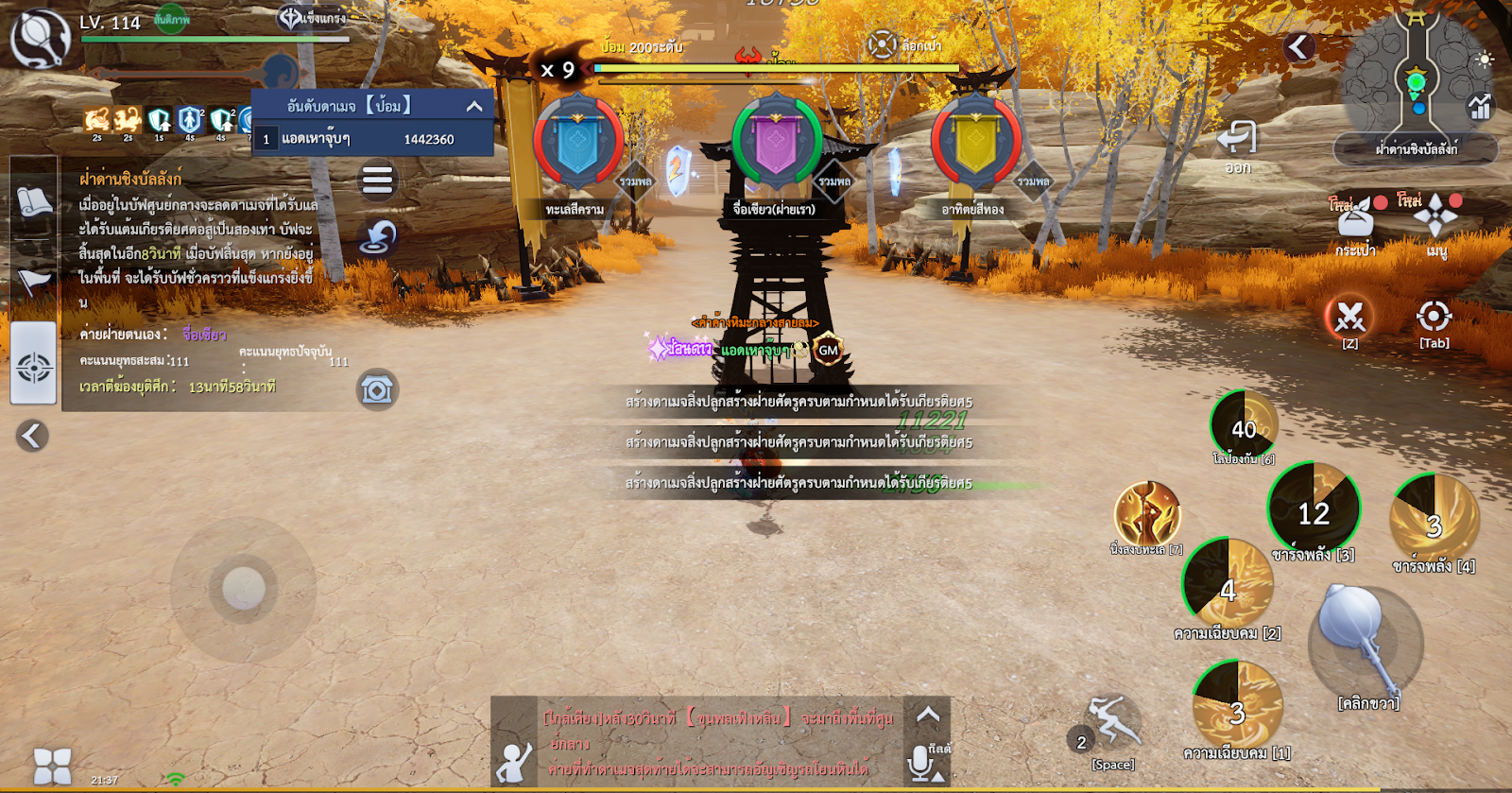
Task: Collapse side panel with left arrow
Action: pyautogui.click(x=32, y=435)
